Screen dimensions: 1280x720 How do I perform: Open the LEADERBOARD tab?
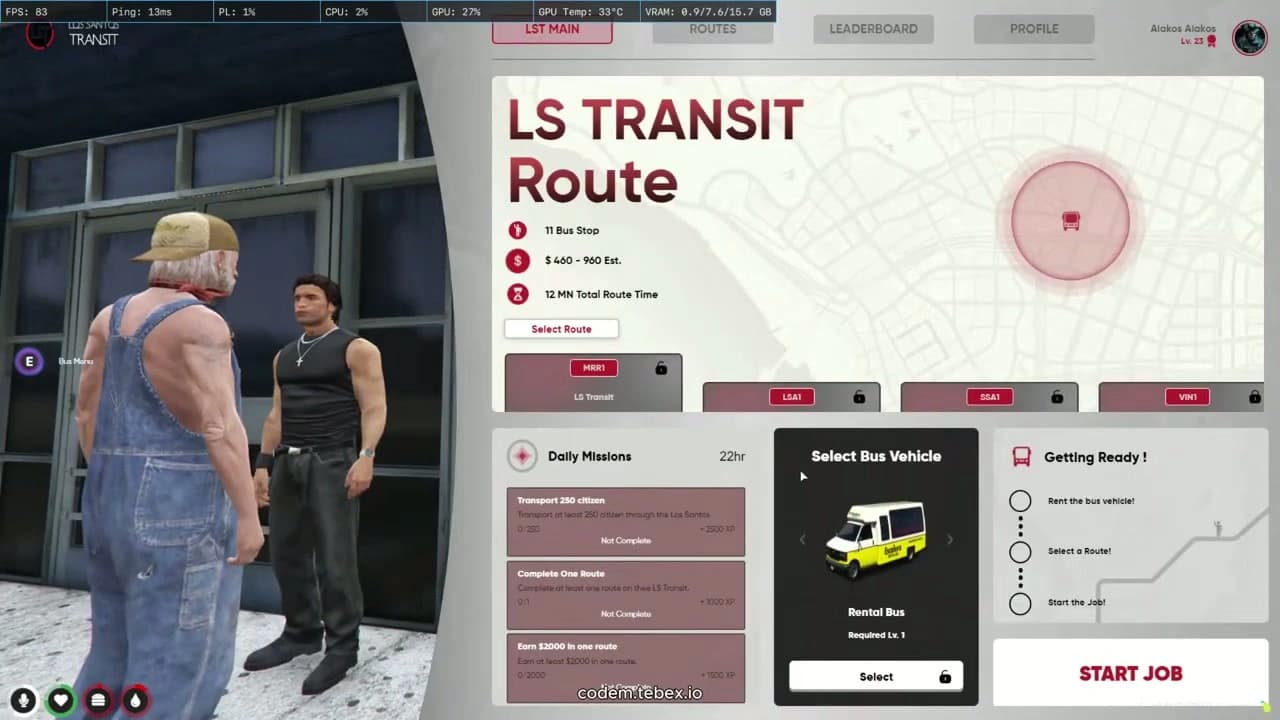point(873,28)
